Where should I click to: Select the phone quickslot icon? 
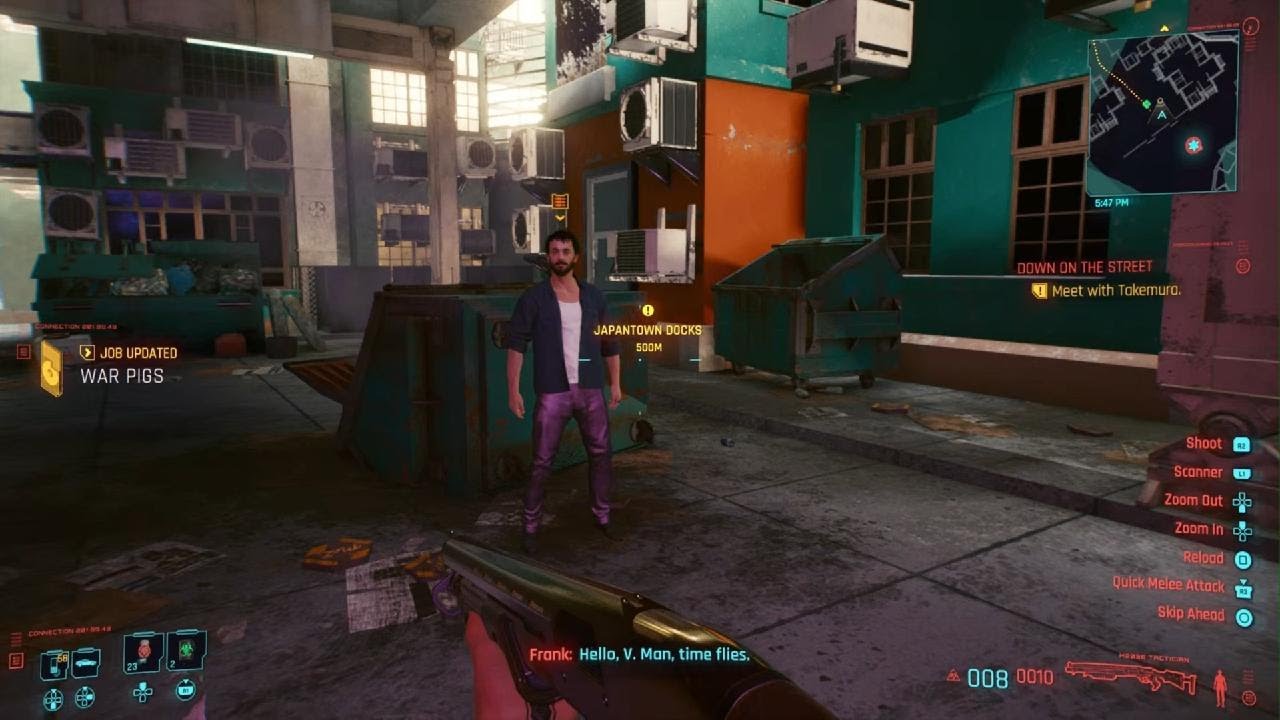[x=53, y=664]
